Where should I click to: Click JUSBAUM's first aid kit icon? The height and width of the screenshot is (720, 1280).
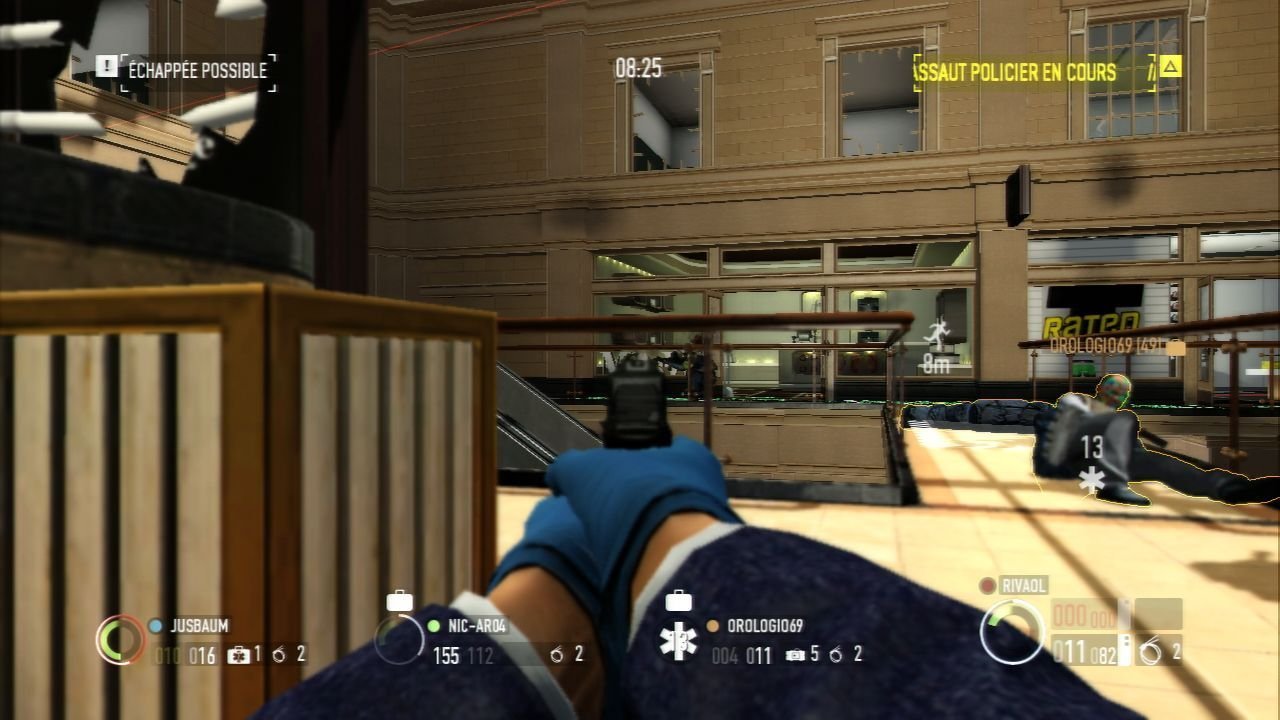[x=239, y=655]
